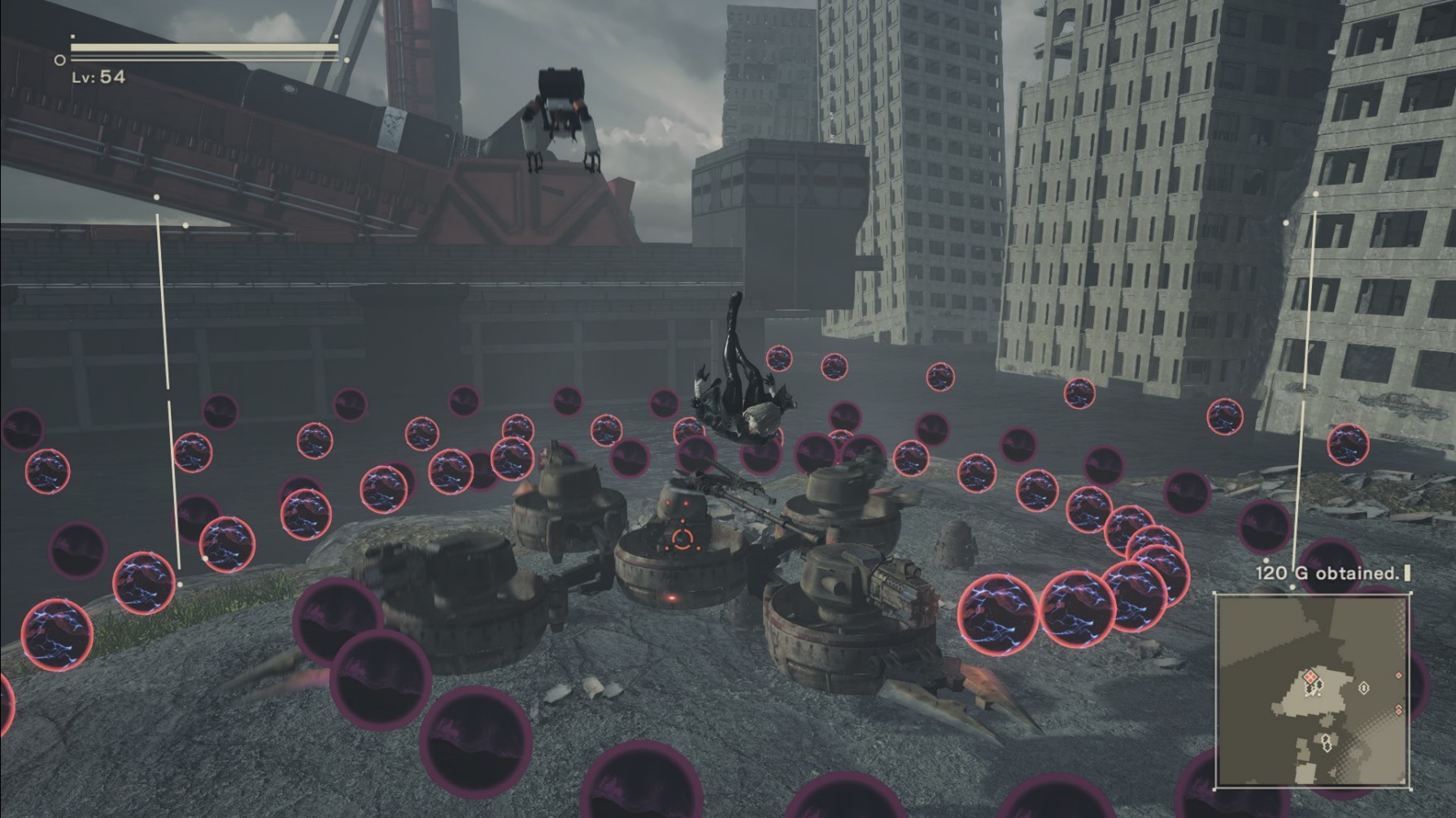Select the red player marker on the minimap
This screenshot has height=818, width=1456.
[x=1310, y=677]
